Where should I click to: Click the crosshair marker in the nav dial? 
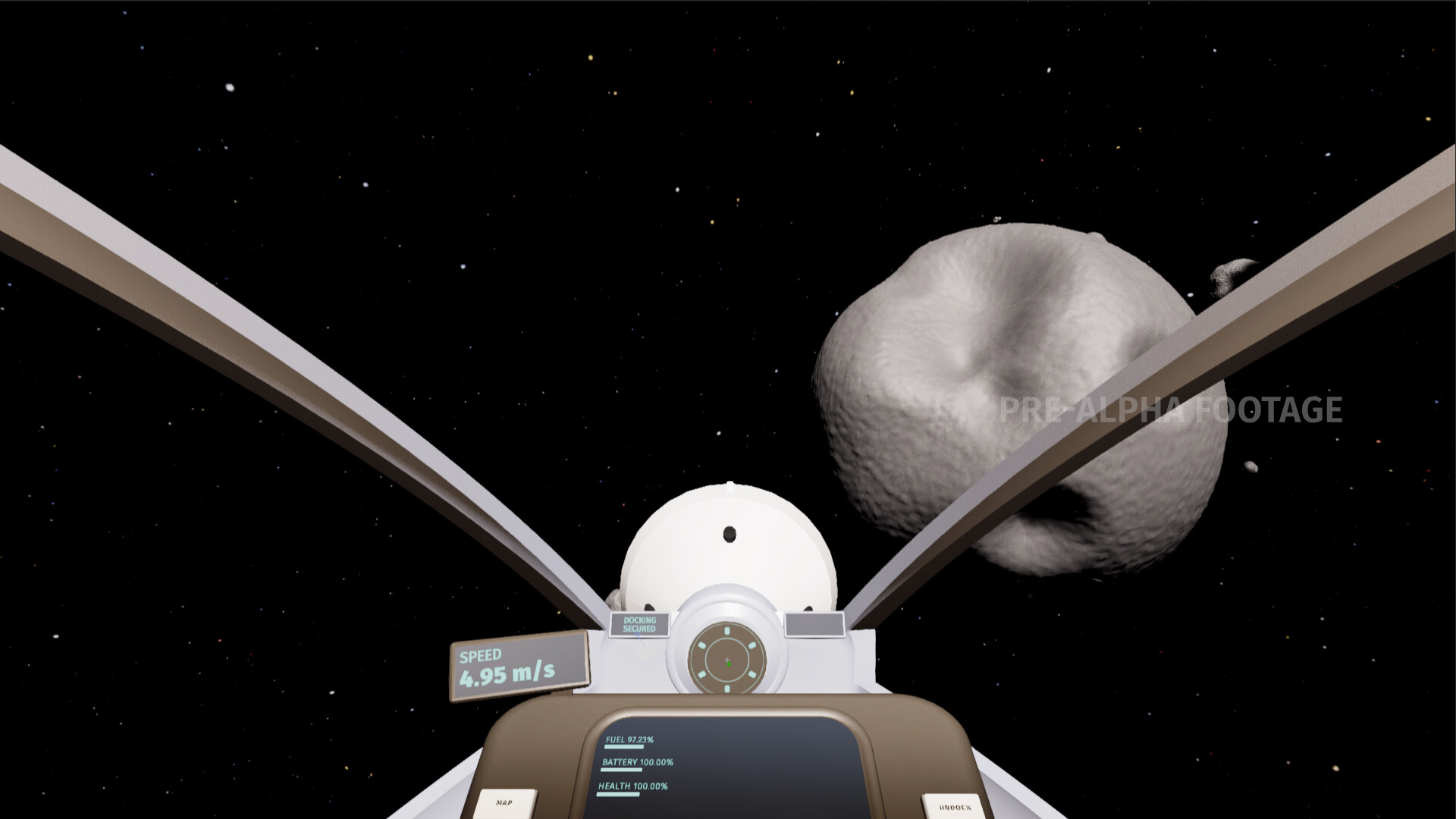(726, 659)
